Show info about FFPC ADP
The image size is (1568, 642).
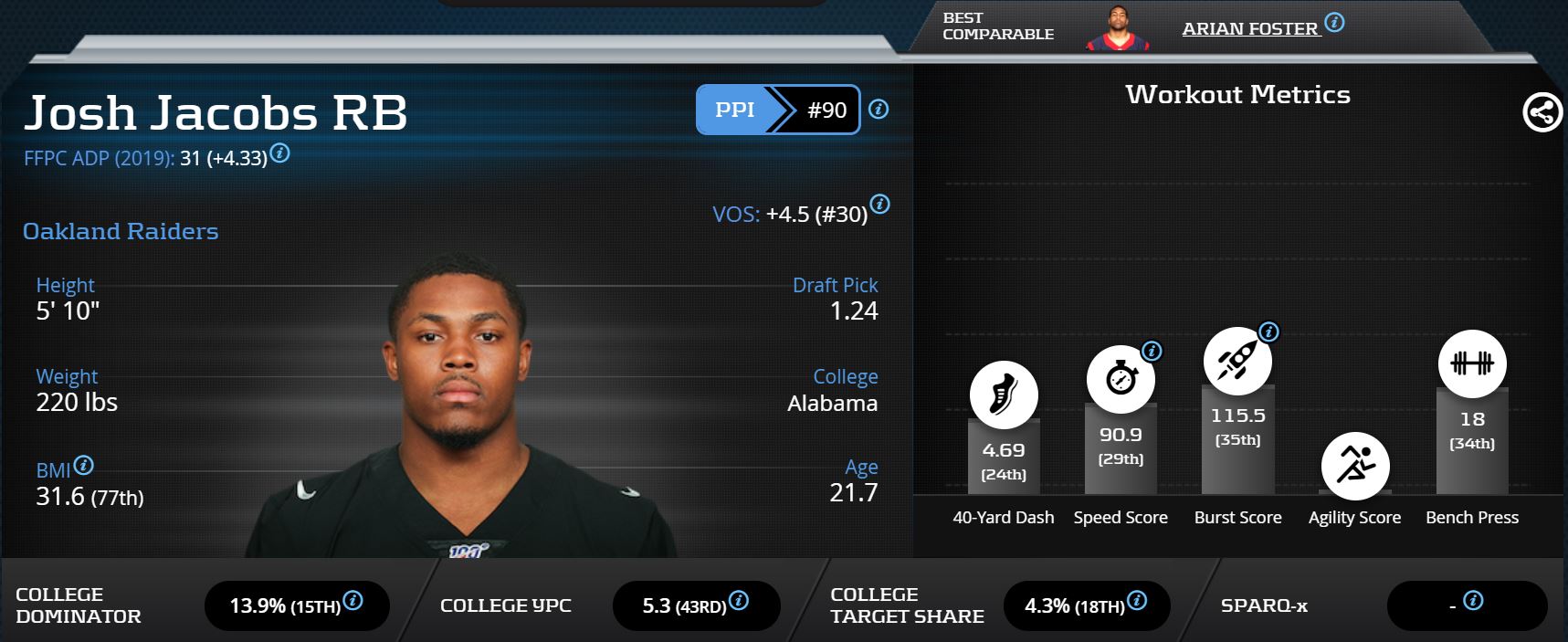point(280,153)
